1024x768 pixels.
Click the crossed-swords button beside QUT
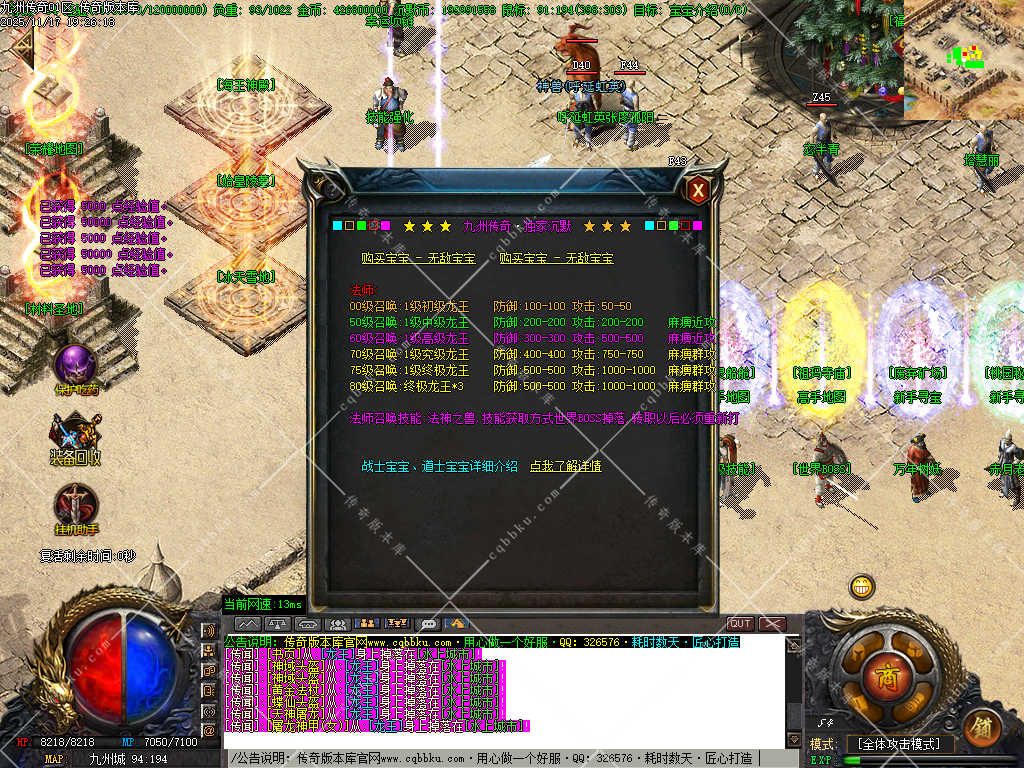(x=773, y=624)
